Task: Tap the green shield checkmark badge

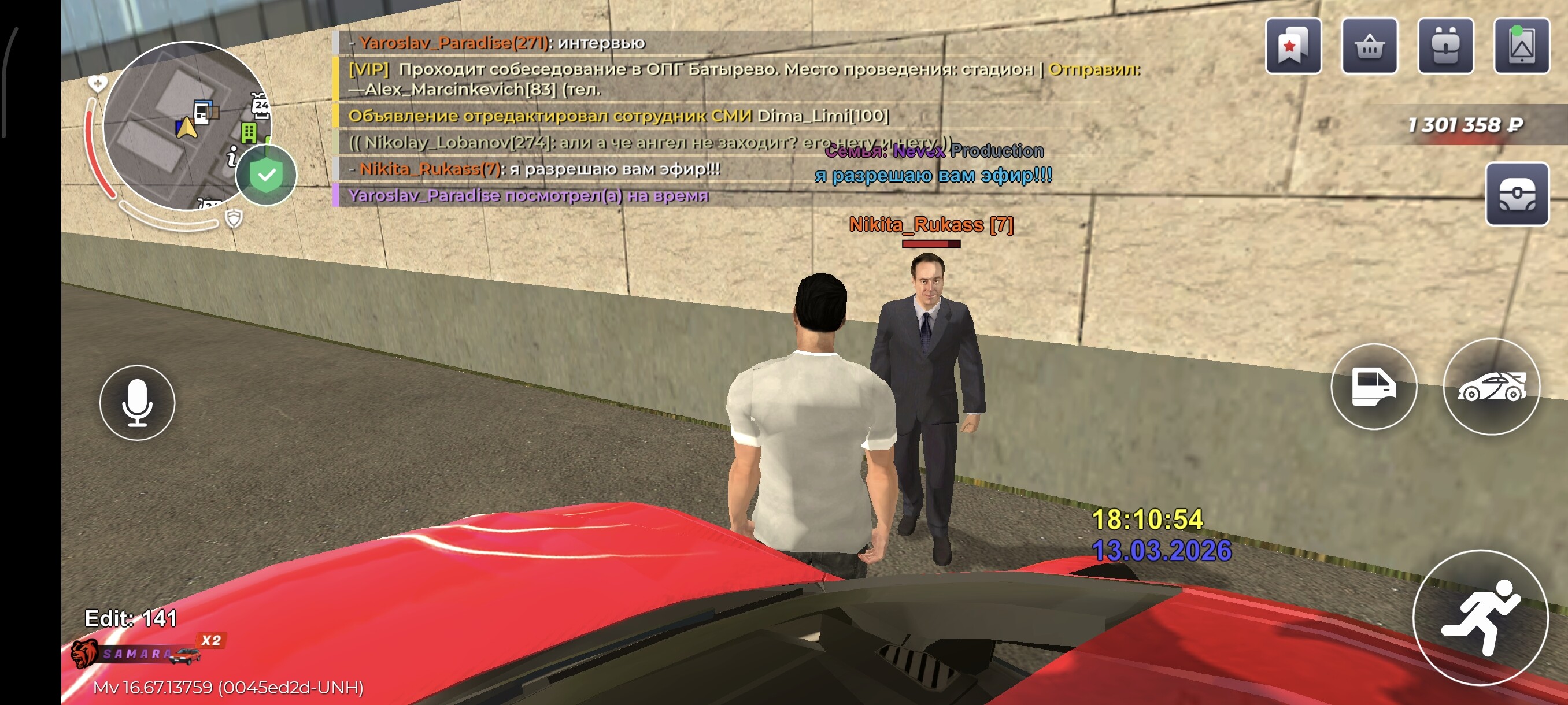Action: click(x=266, y=175)
